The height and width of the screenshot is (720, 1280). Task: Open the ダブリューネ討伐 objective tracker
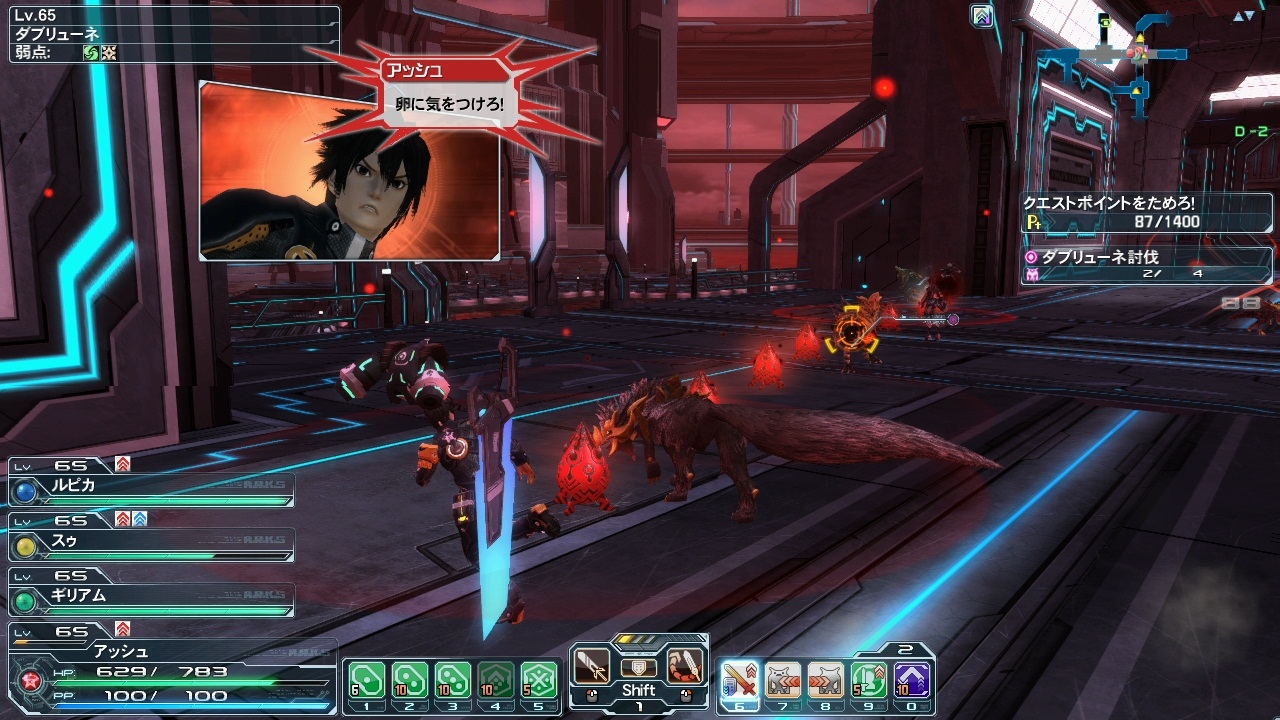coord(1145,264)
